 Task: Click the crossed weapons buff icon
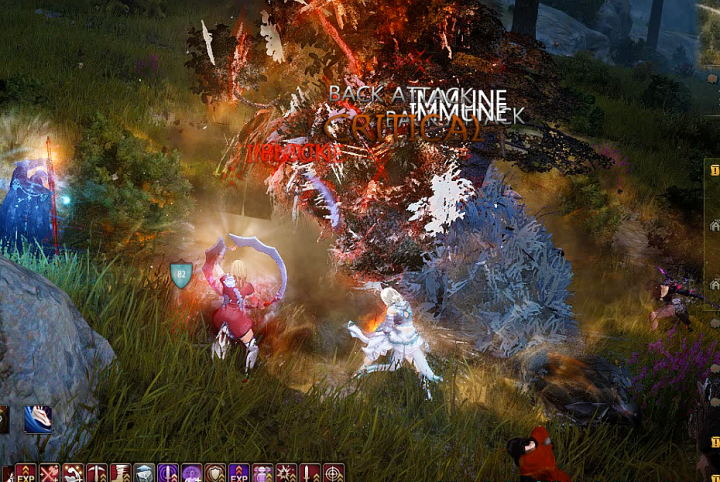49,473
